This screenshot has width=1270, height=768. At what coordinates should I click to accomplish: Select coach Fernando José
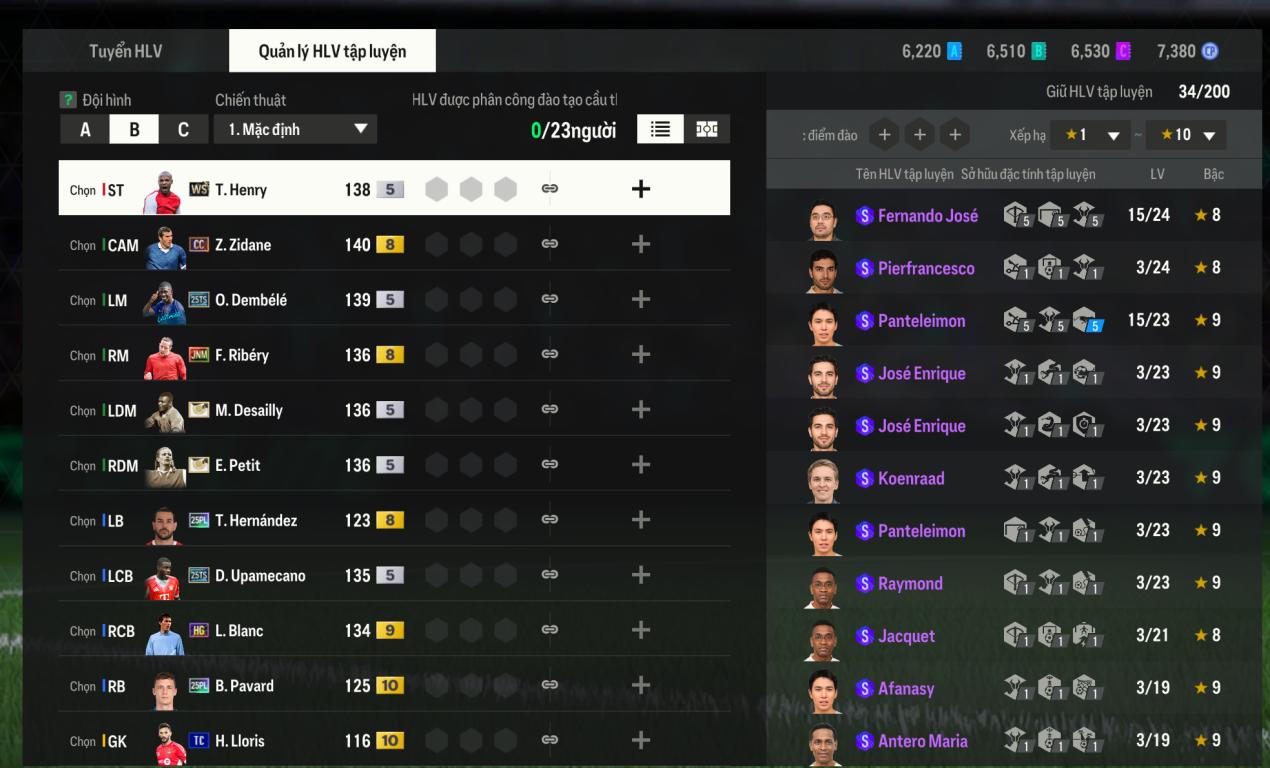coord(927,215)
